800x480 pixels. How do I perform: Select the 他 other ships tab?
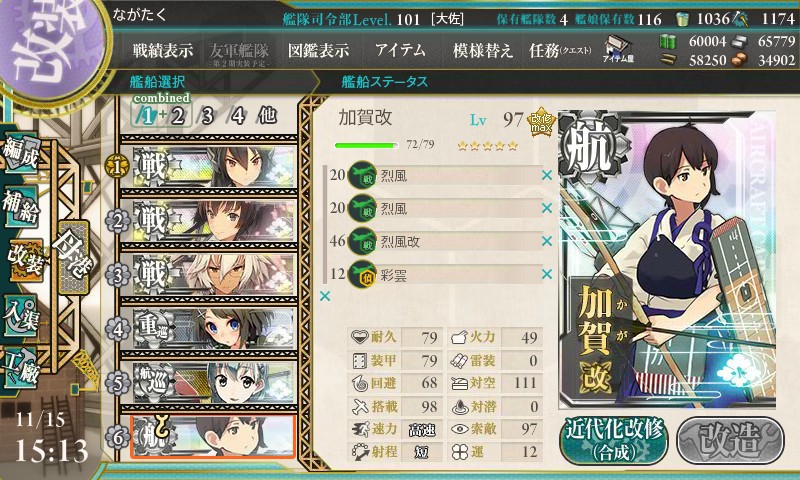(x=266, y=114)
